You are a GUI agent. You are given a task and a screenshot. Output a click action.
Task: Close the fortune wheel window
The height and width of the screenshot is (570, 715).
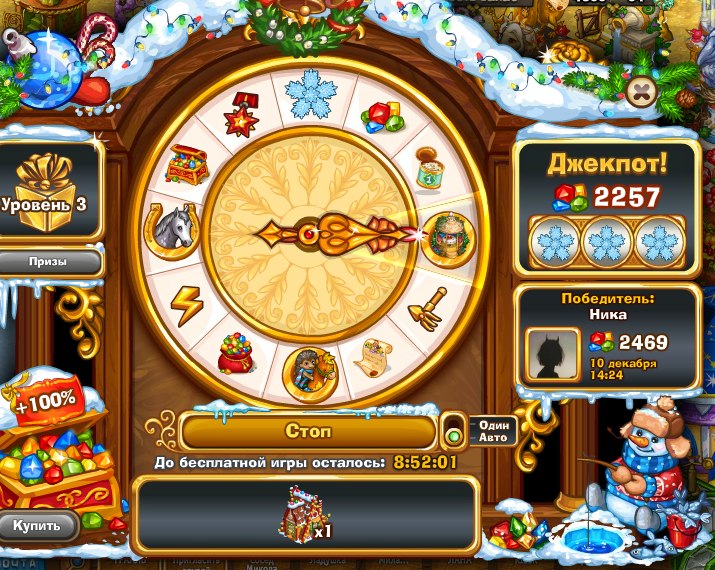(641, 93)
